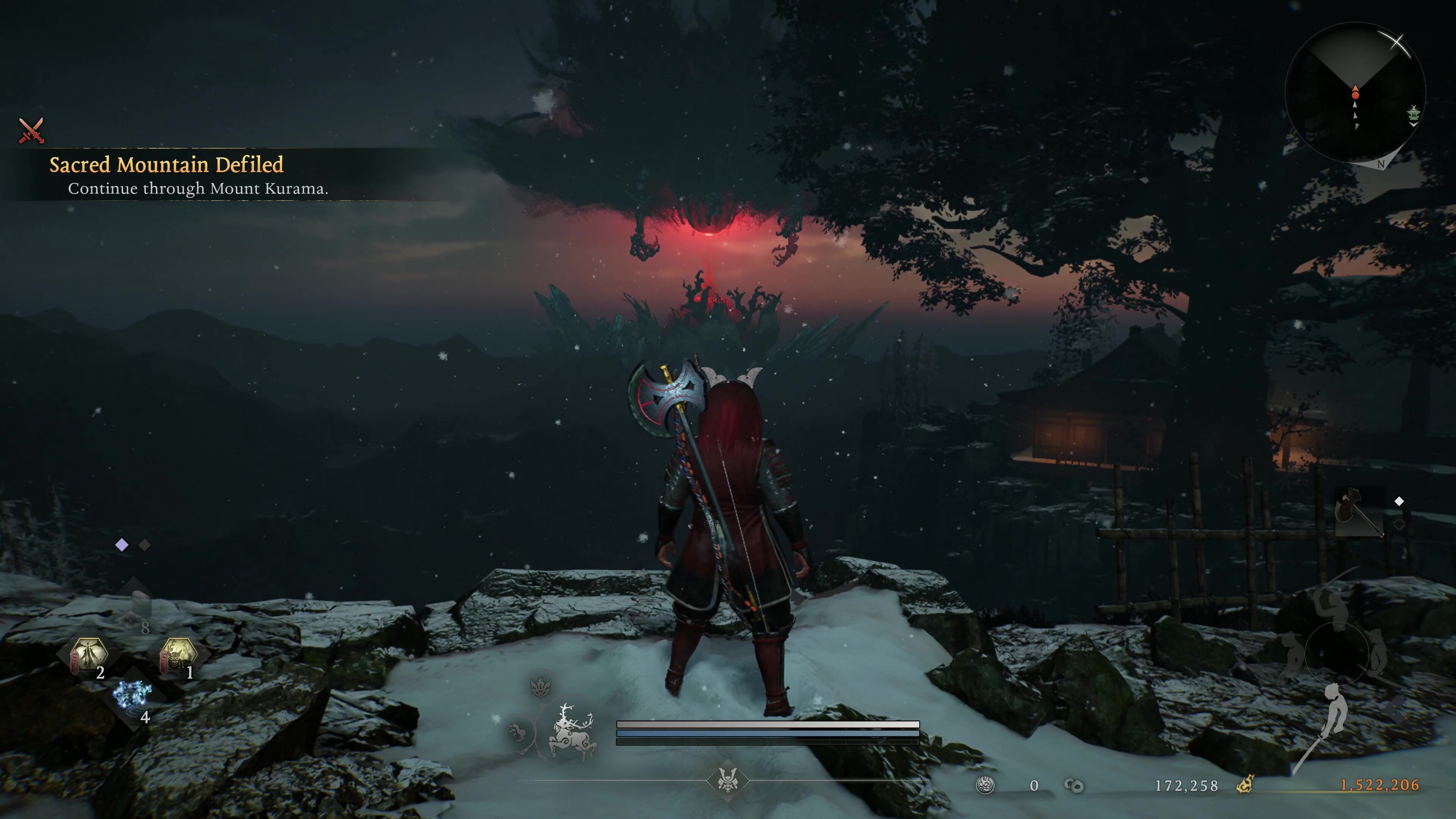Image resolution: width=1456 pixels, height=819 pixels.
Task: Click the small flame mask skill icon
Action: [541, 686]
